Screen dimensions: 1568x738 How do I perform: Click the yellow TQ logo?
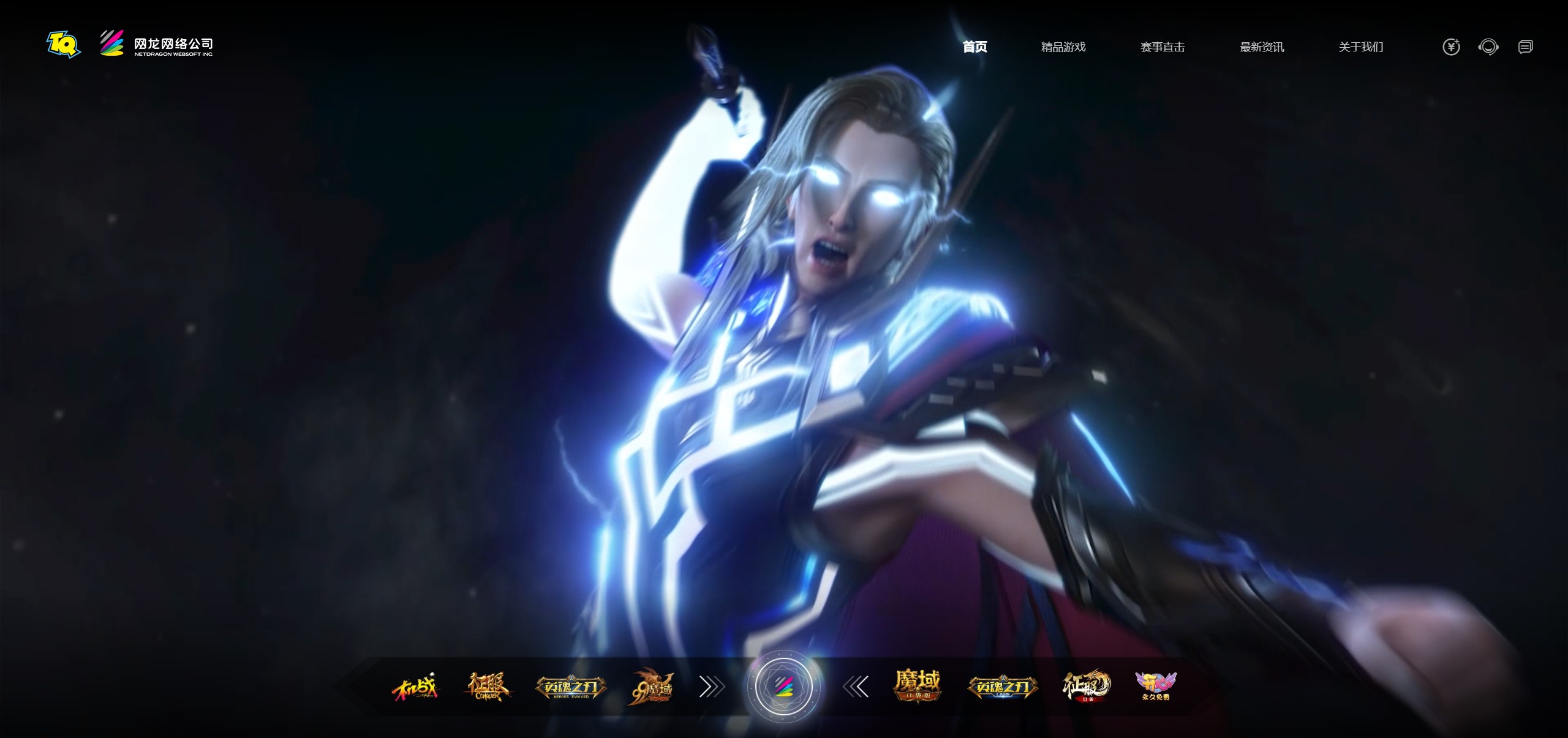click(x=63, y=44)
